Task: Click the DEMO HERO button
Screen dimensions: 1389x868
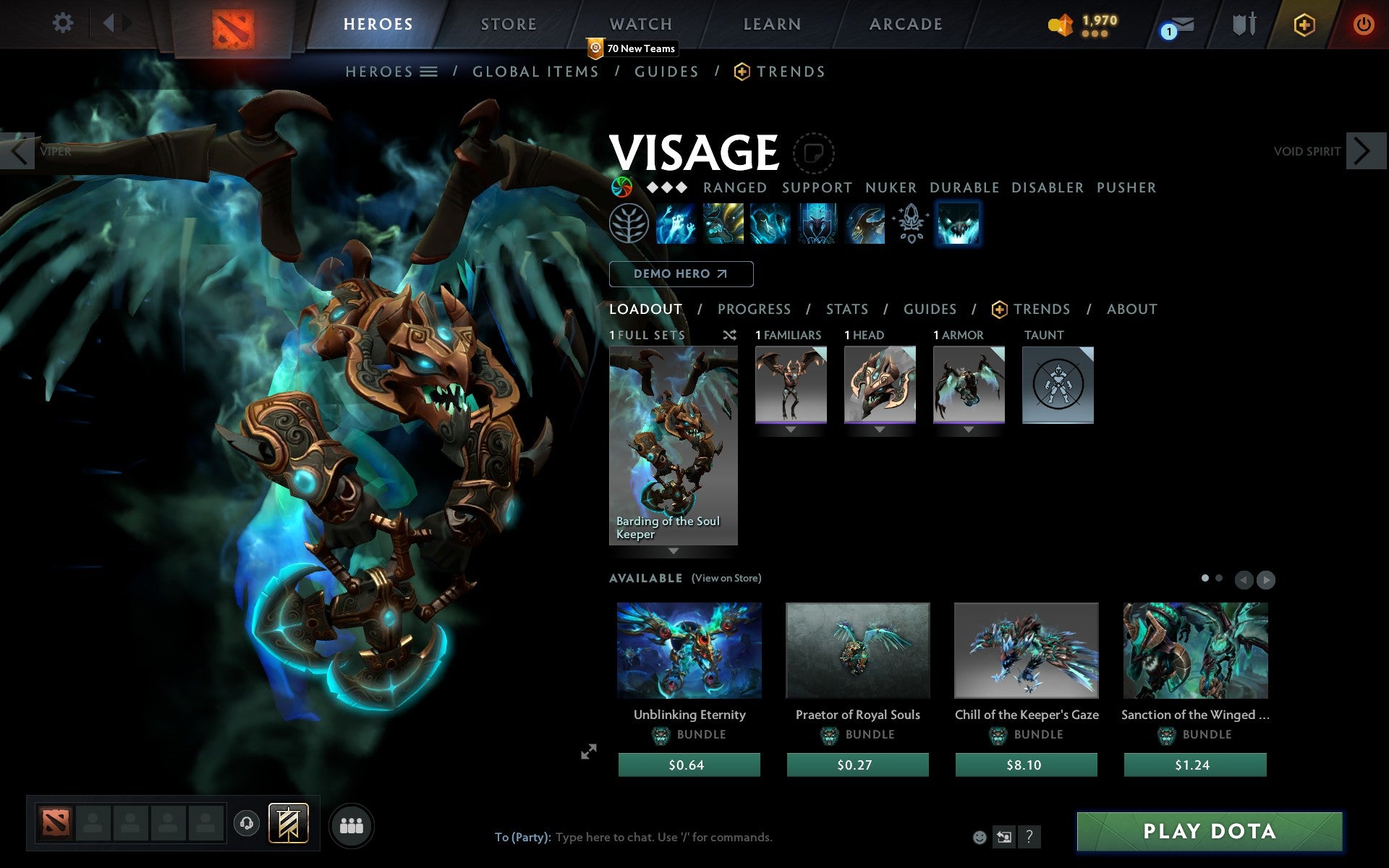Action: (681, 274)
